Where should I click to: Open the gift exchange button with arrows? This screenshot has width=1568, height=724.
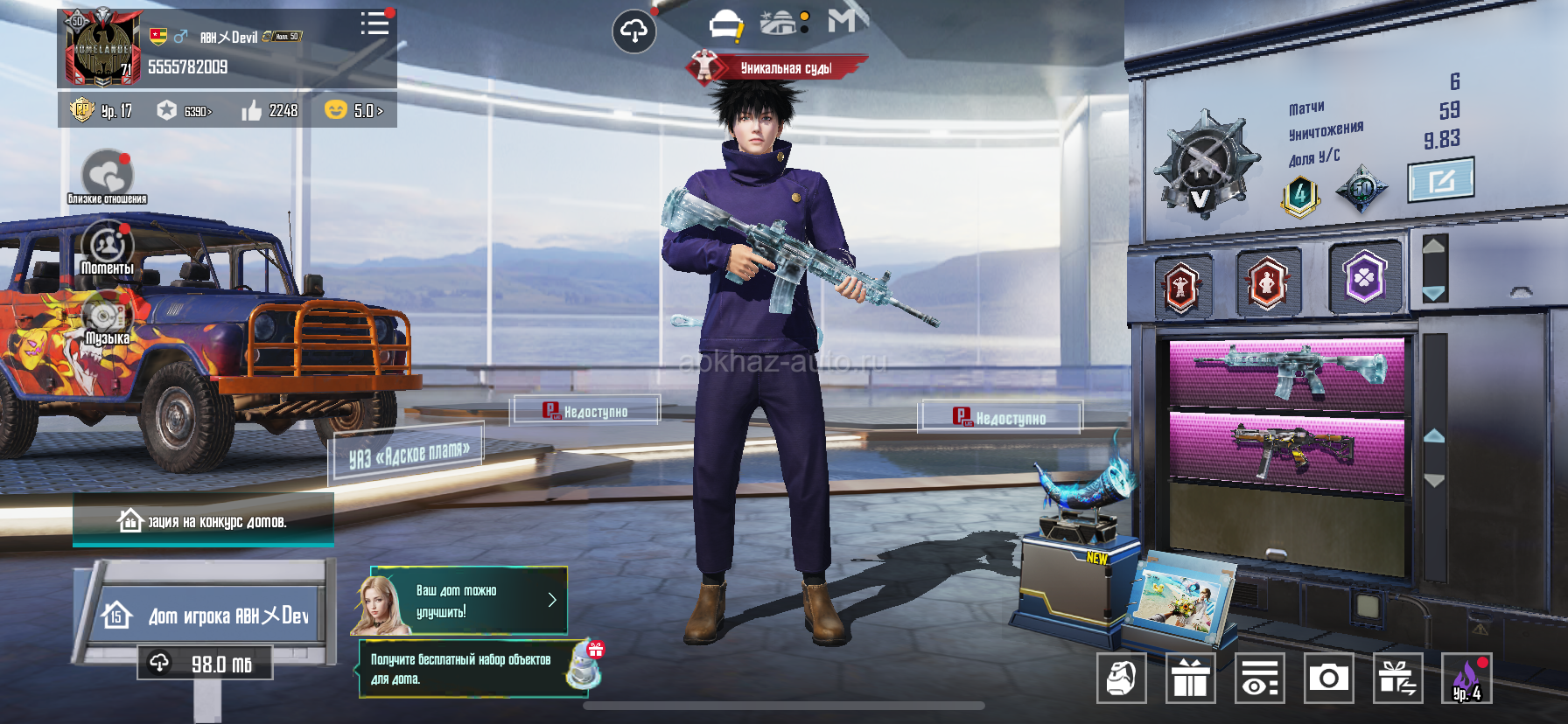point(1397,678)
